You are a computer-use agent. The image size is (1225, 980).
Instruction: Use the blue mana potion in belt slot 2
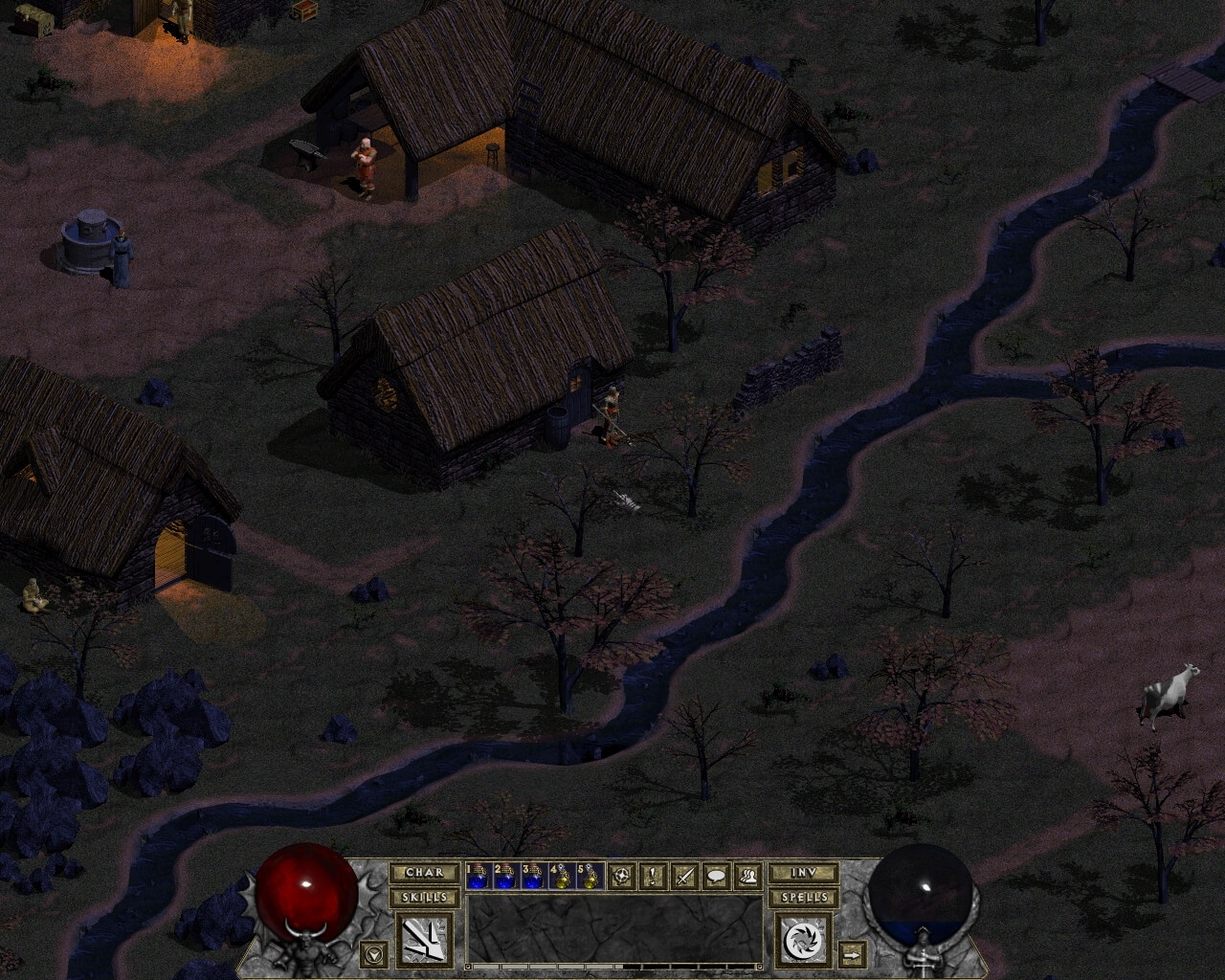click(x=504, y=876)
